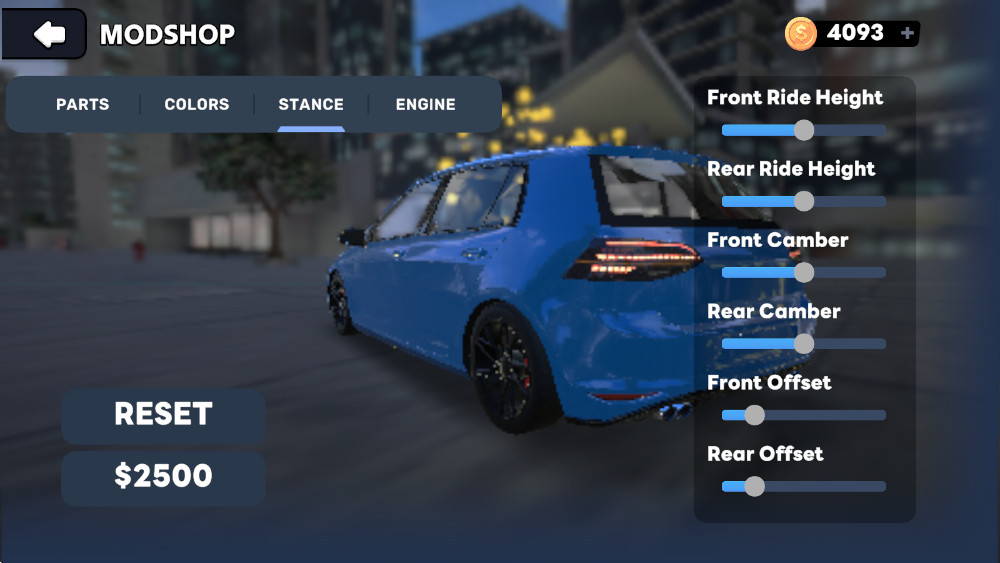The height and width of the screenshot is (563, 1000).
Task: Go back using the arrow button
Action: click(45, 34)
